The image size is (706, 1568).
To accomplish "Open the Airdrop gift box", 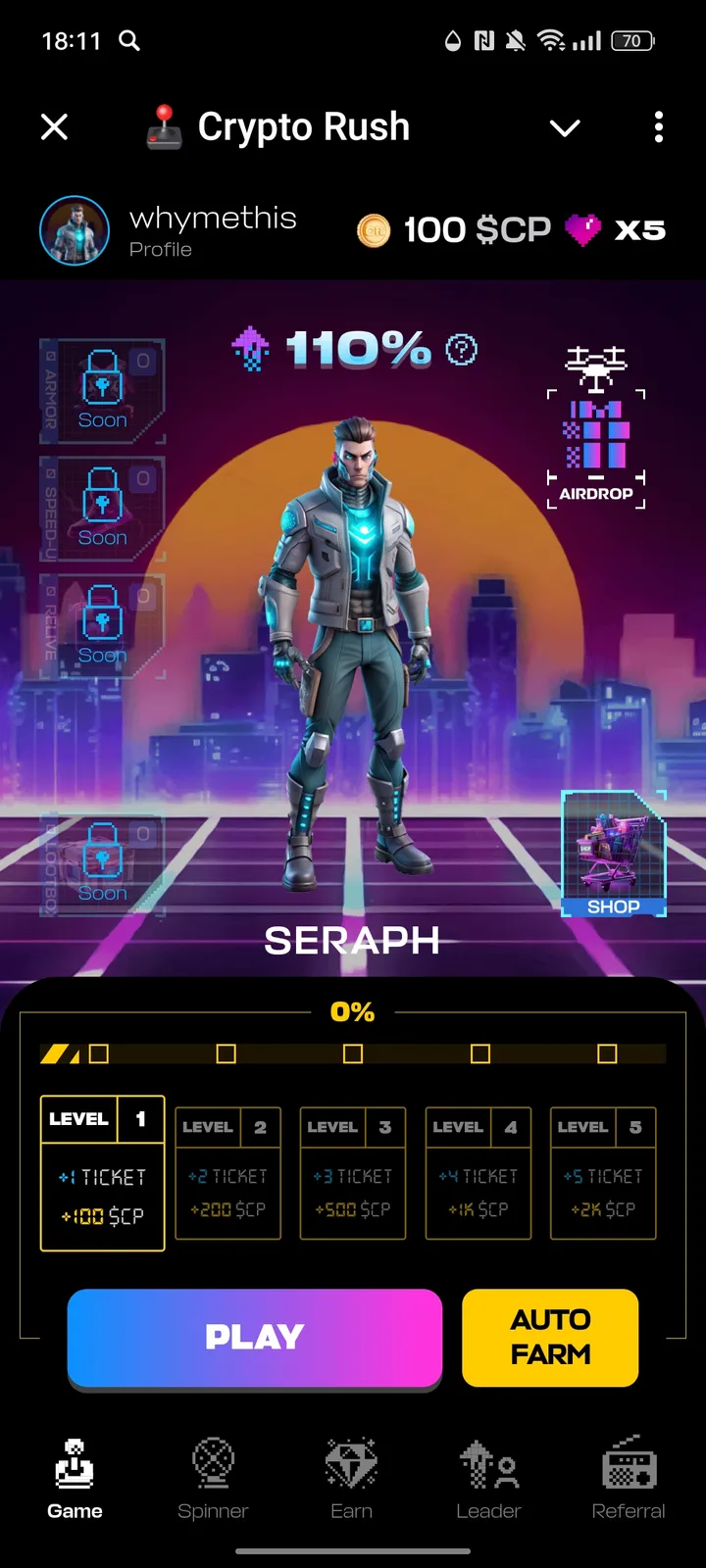I will [596, 431].
